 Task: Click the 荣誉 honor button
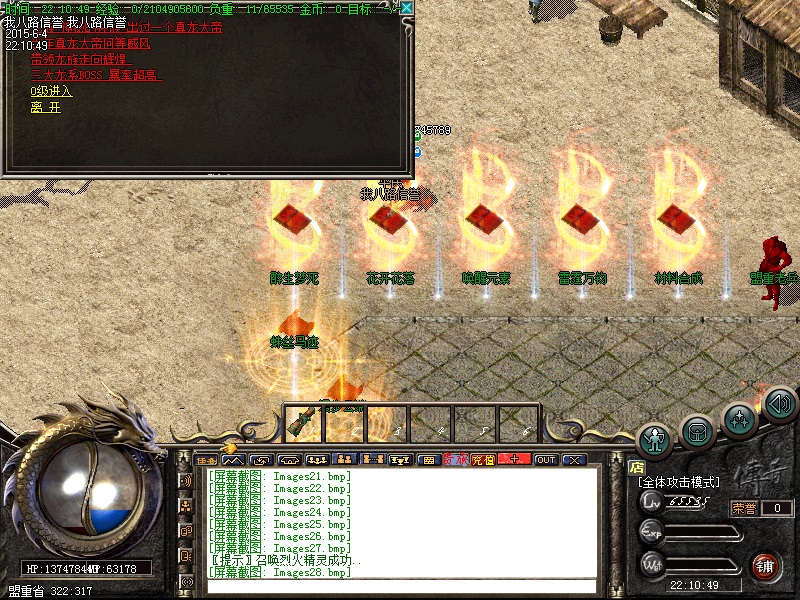744,508
